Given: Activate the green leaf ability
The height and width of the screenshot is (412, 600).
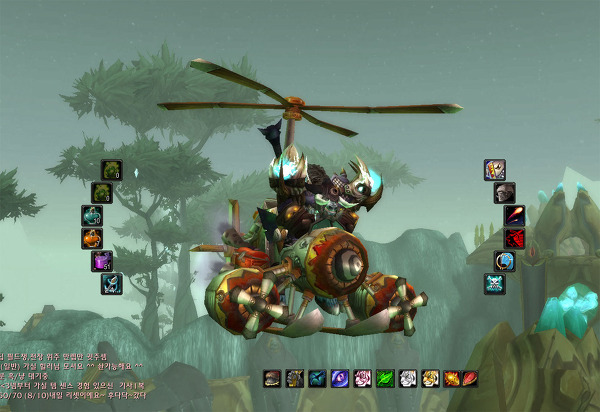Looking at the screenshot, I should [x=384, y=379].
